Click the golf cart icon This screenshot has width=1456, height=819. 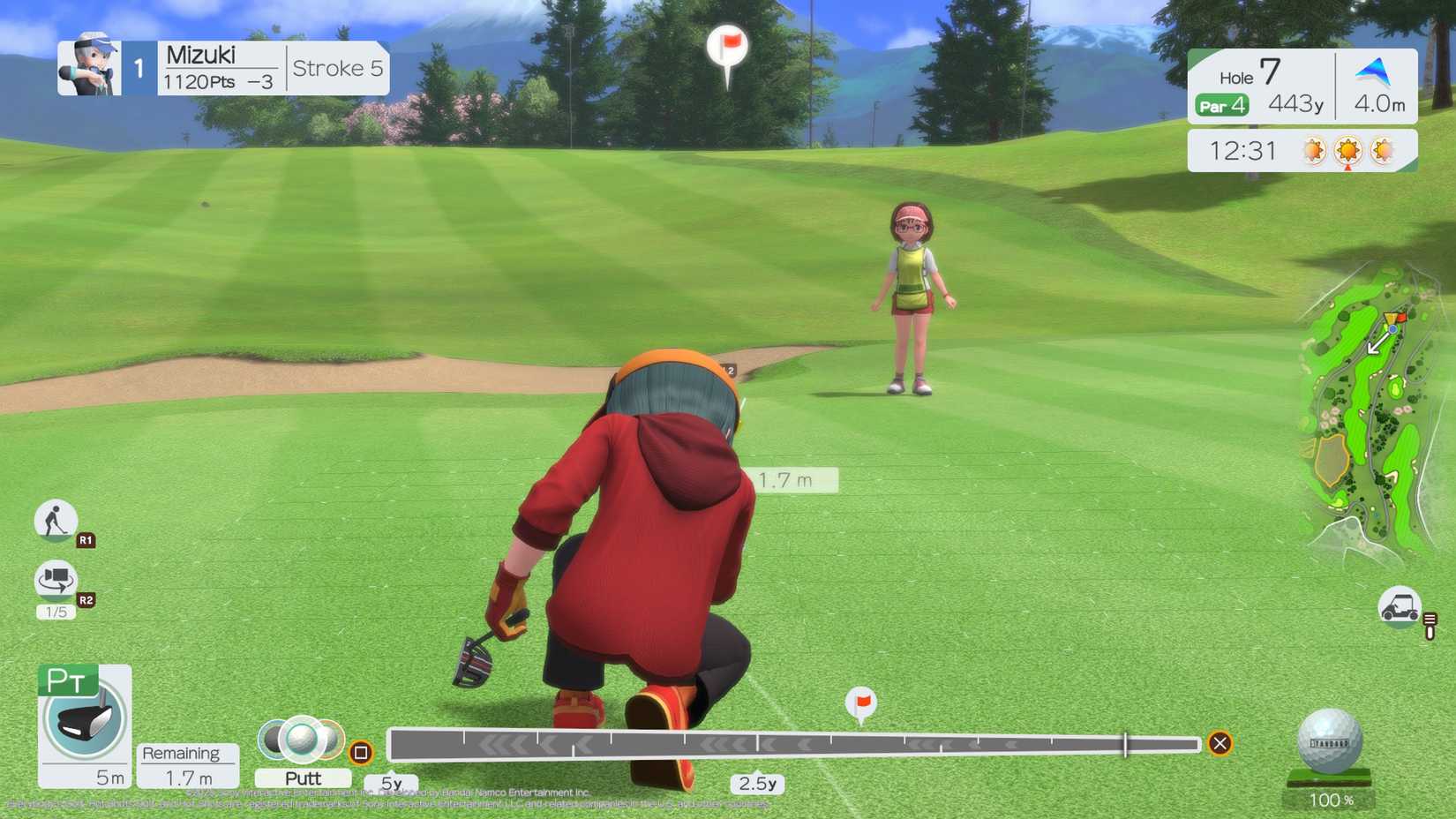(1400, 609)
